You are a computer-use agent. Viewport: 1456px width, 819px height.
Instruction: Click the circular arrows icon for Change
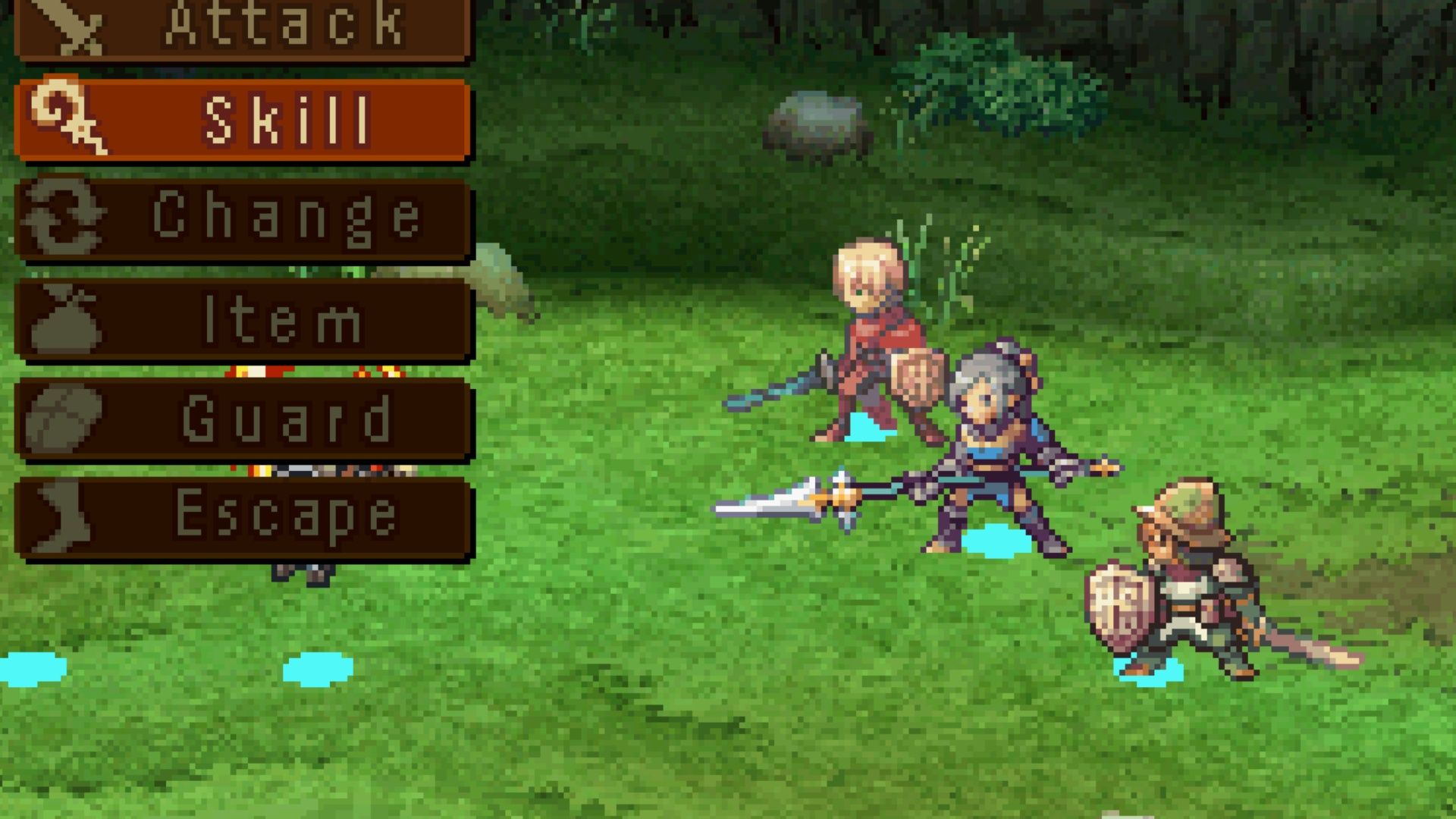[61, 218]
